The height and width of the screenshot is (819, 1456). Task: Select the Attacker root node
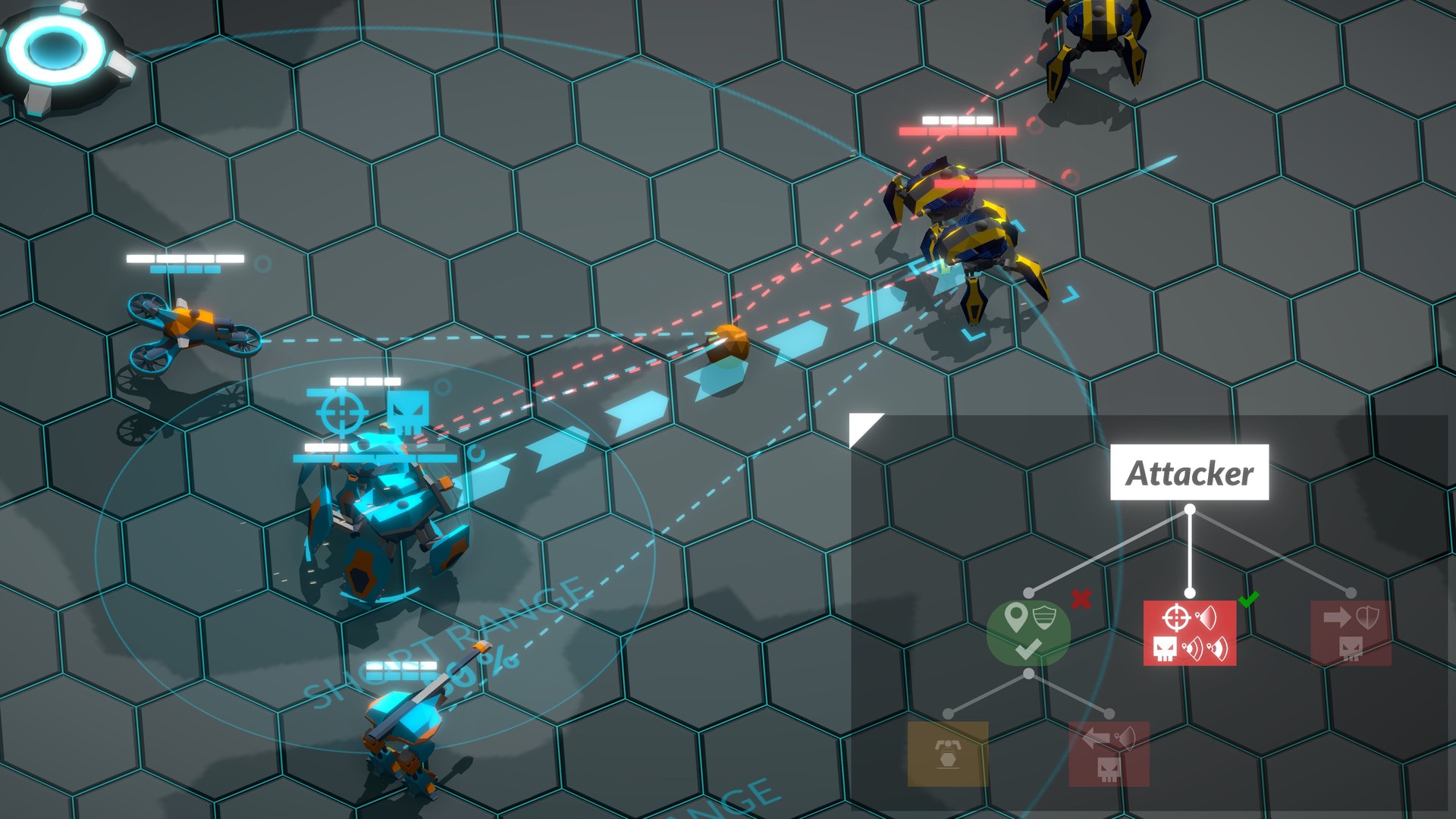[x=1189, y=472]
